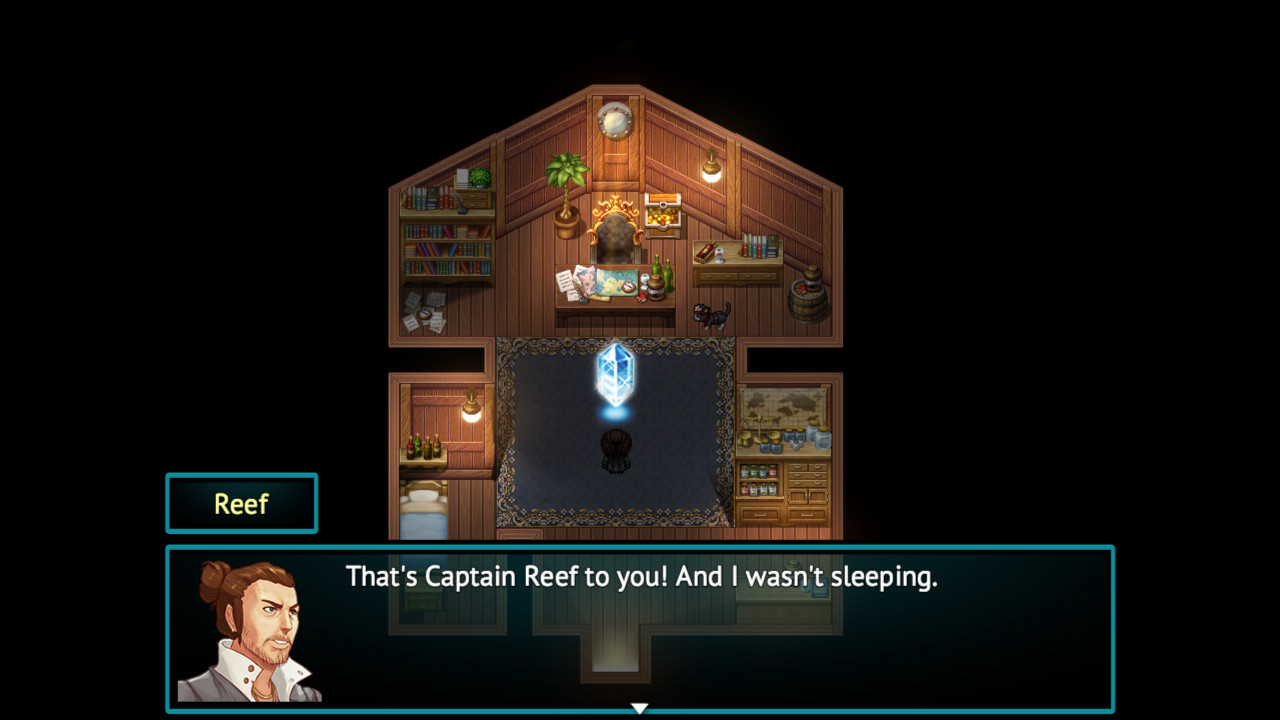The height and width of the screenshot is (720, 1280).
Task: Select the Reef name plate
Action: (x=241, y=503)
